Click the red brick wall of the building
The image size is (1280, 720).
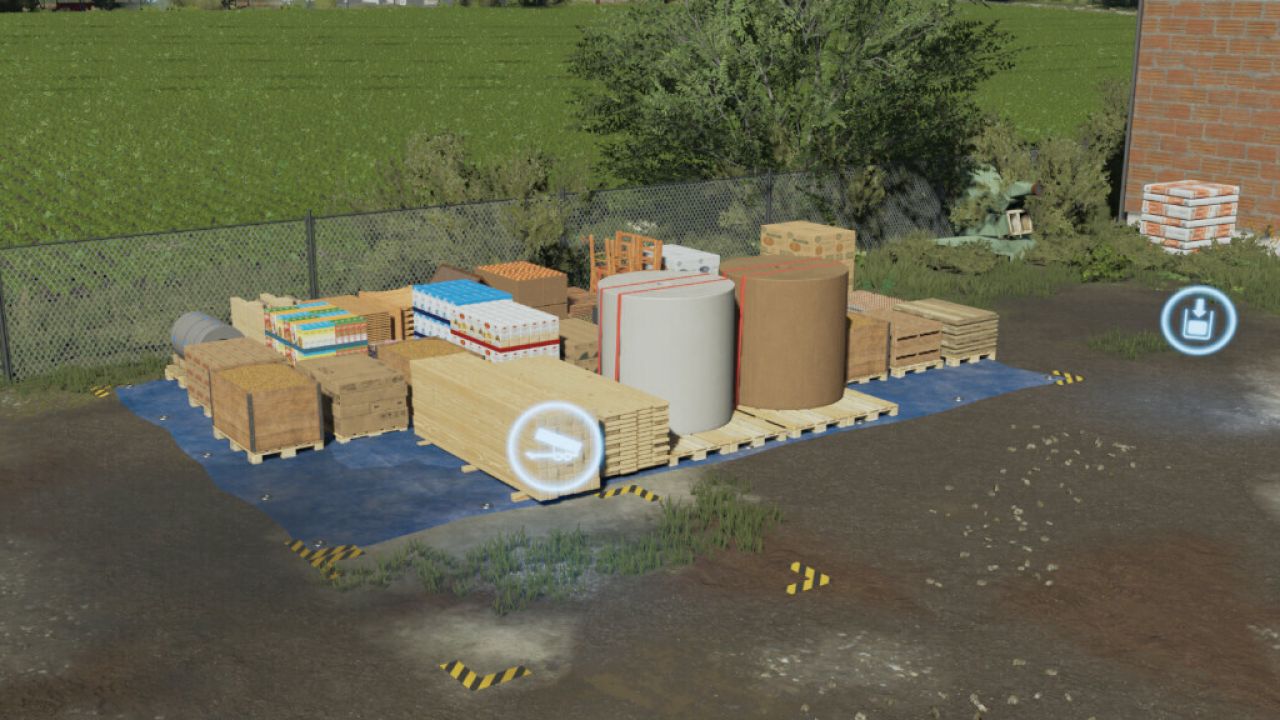(x=1210, y=90)
